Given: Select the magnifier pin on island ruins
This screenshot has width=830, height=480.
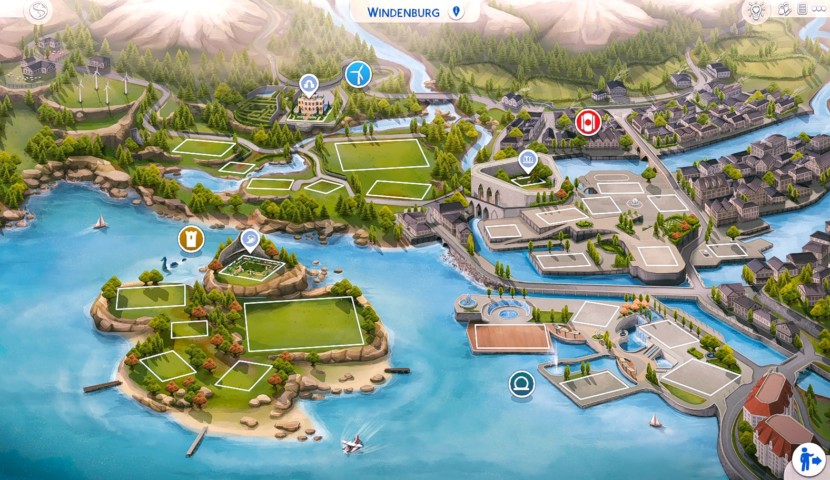Looking at the screenshot, I should pos(250,240).
